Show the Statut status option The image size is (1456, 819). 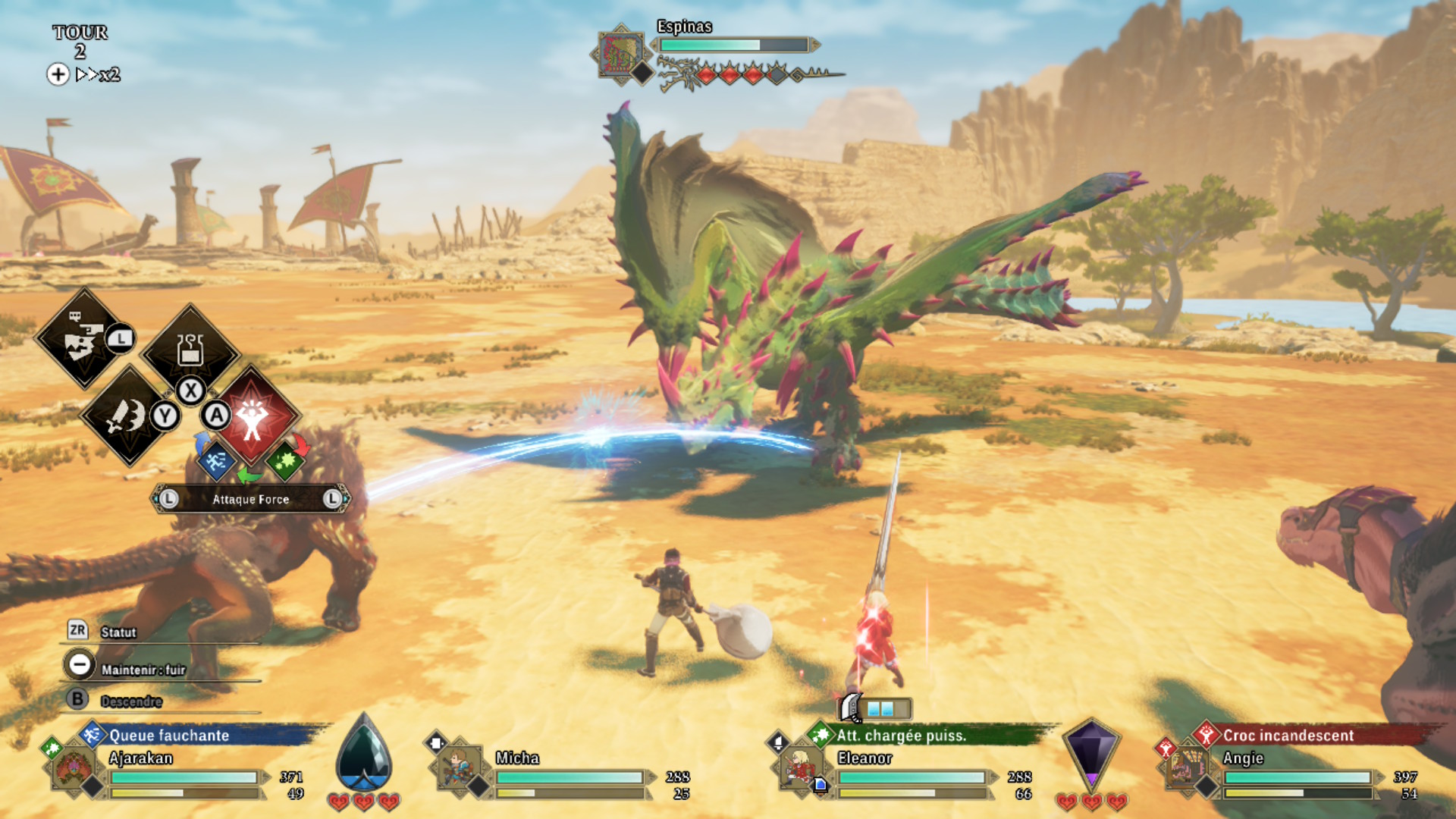click(x=118, y=632)
